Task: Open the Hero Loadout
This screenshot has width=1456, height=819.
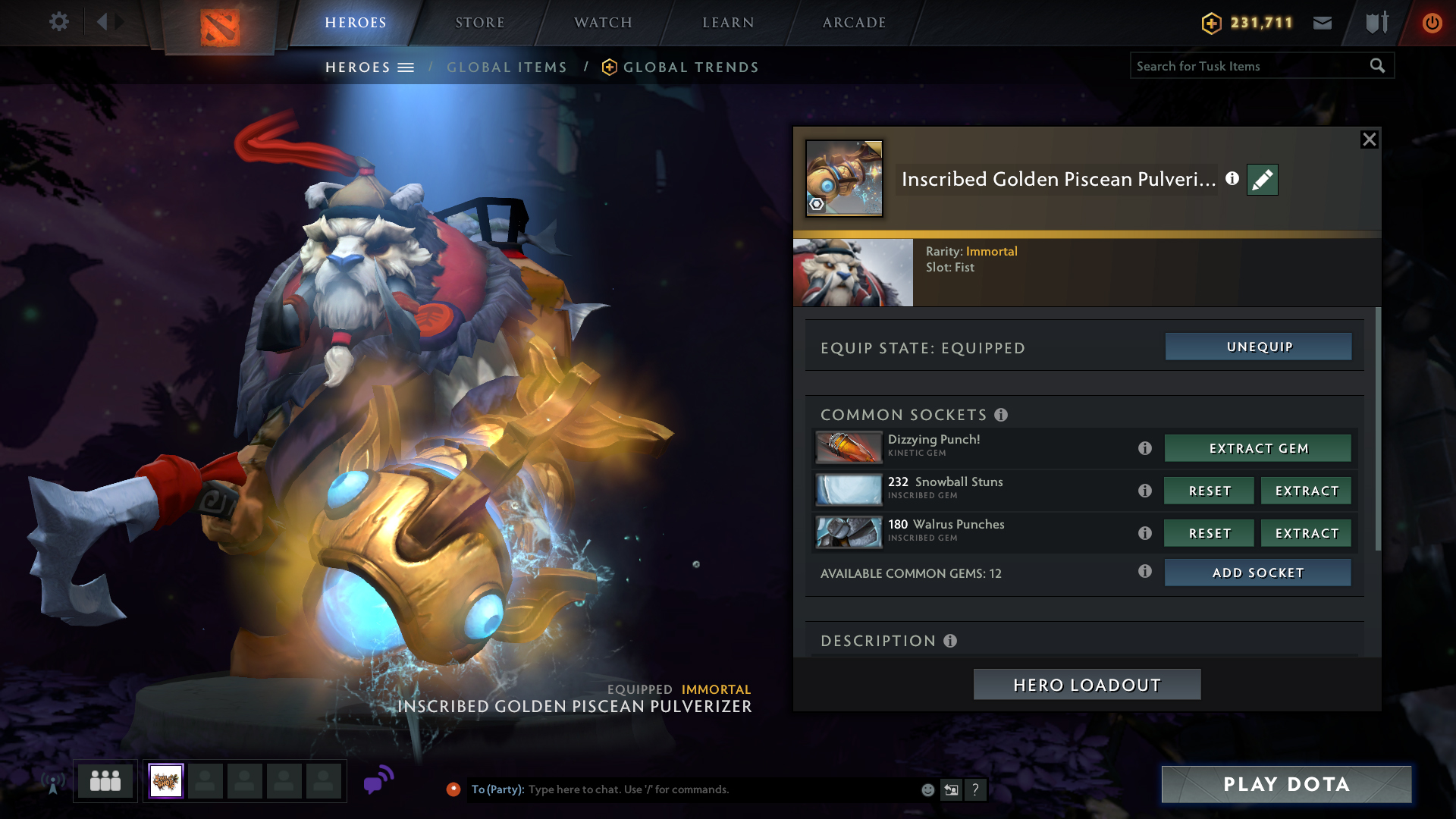Action: [1087, 685]
